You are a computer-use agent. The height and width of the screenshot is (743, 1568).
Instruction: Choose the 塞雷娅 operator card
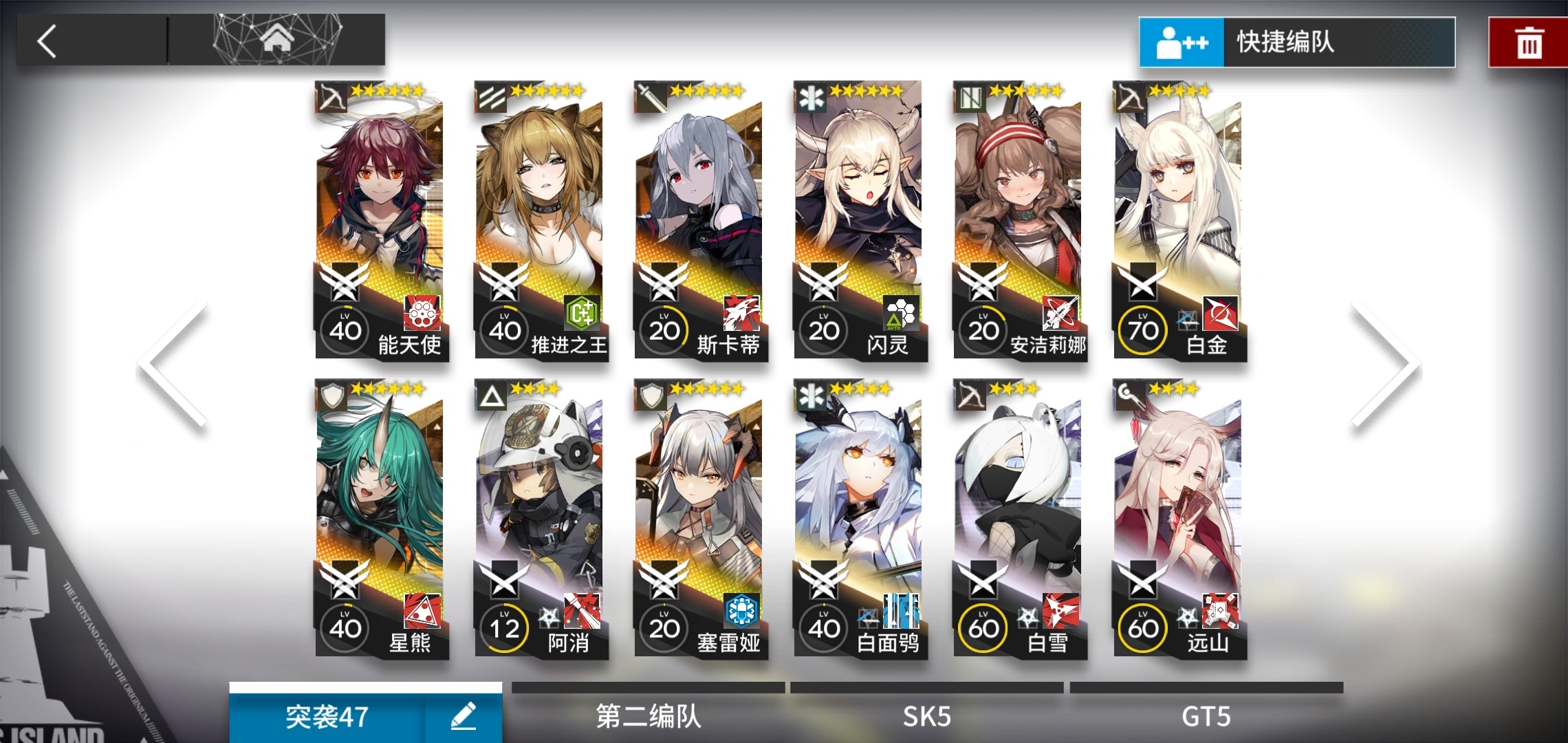tap(701, 519)
